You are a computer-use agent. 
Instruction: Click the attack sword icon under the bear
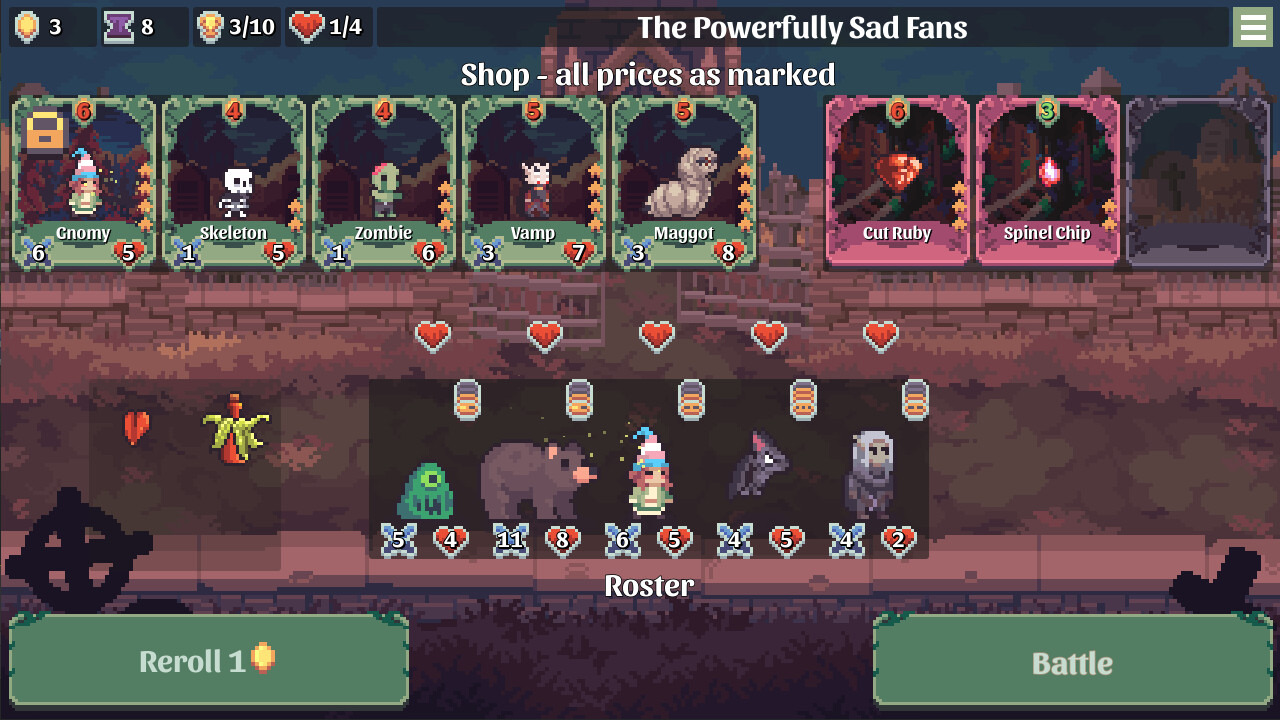pos(510,540)
